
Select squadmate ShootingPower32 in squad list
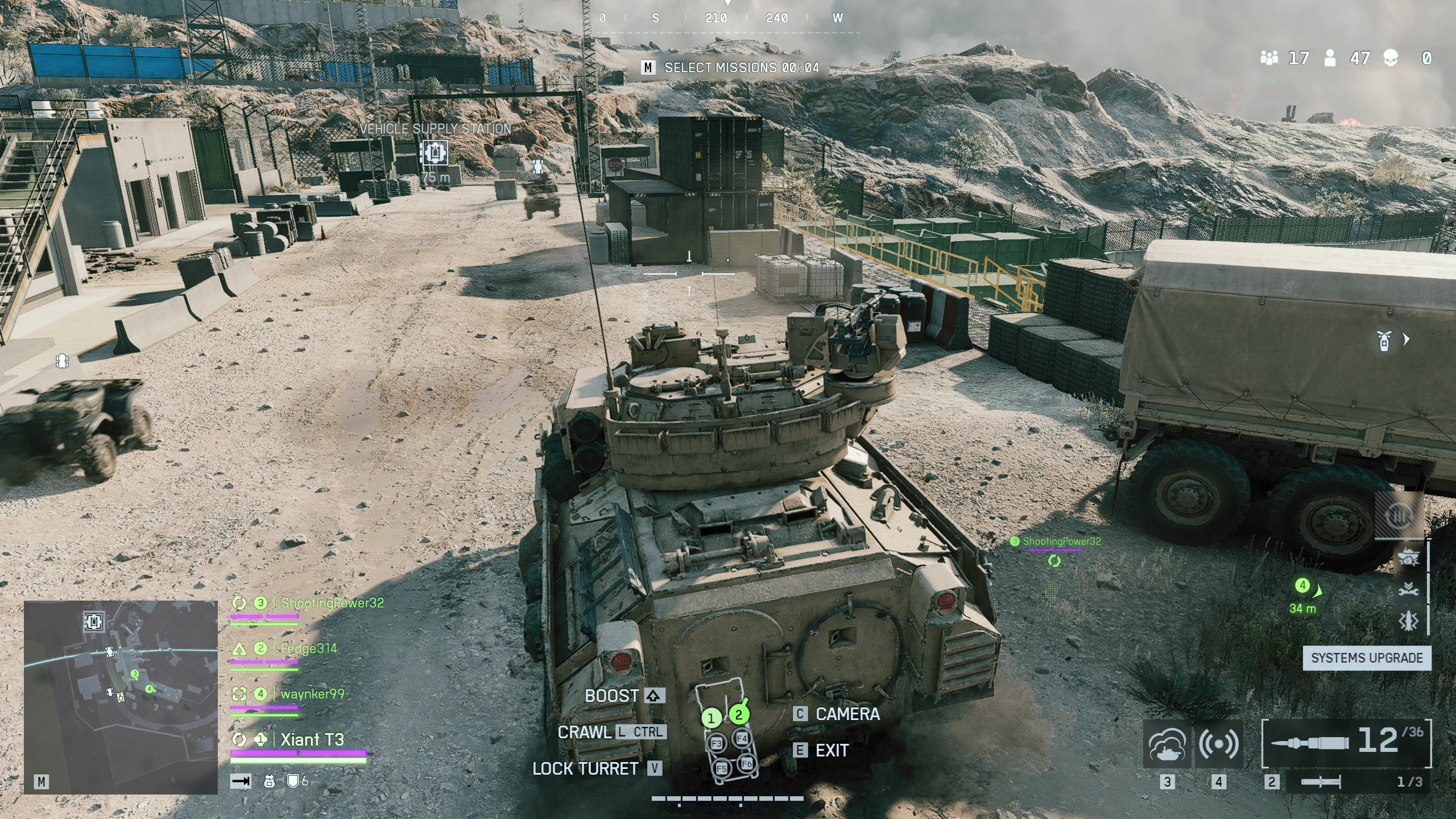click(332, 603)
